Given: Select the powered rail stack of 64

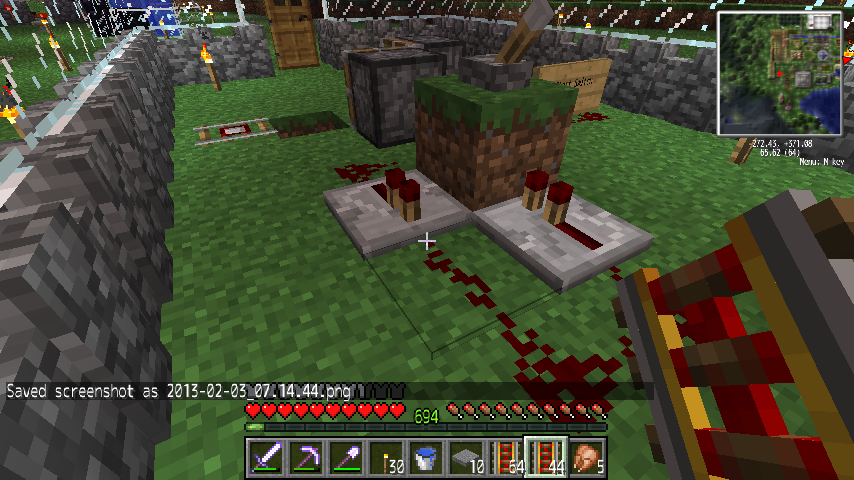Looking at the screenshot, I should click(506, 457).
